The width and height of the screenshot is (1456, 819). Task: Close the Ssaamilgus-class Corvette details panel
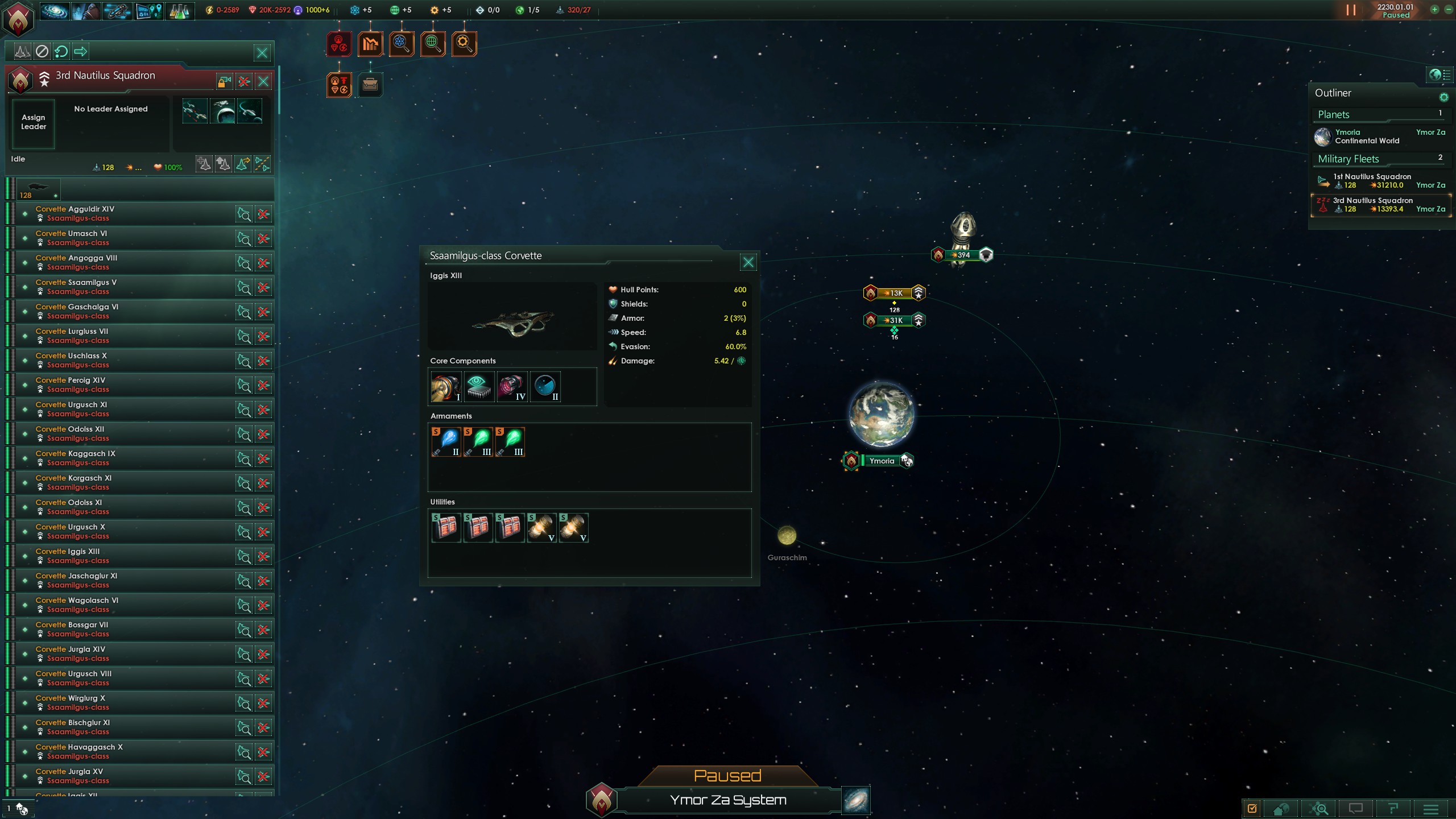click(748, 262)
